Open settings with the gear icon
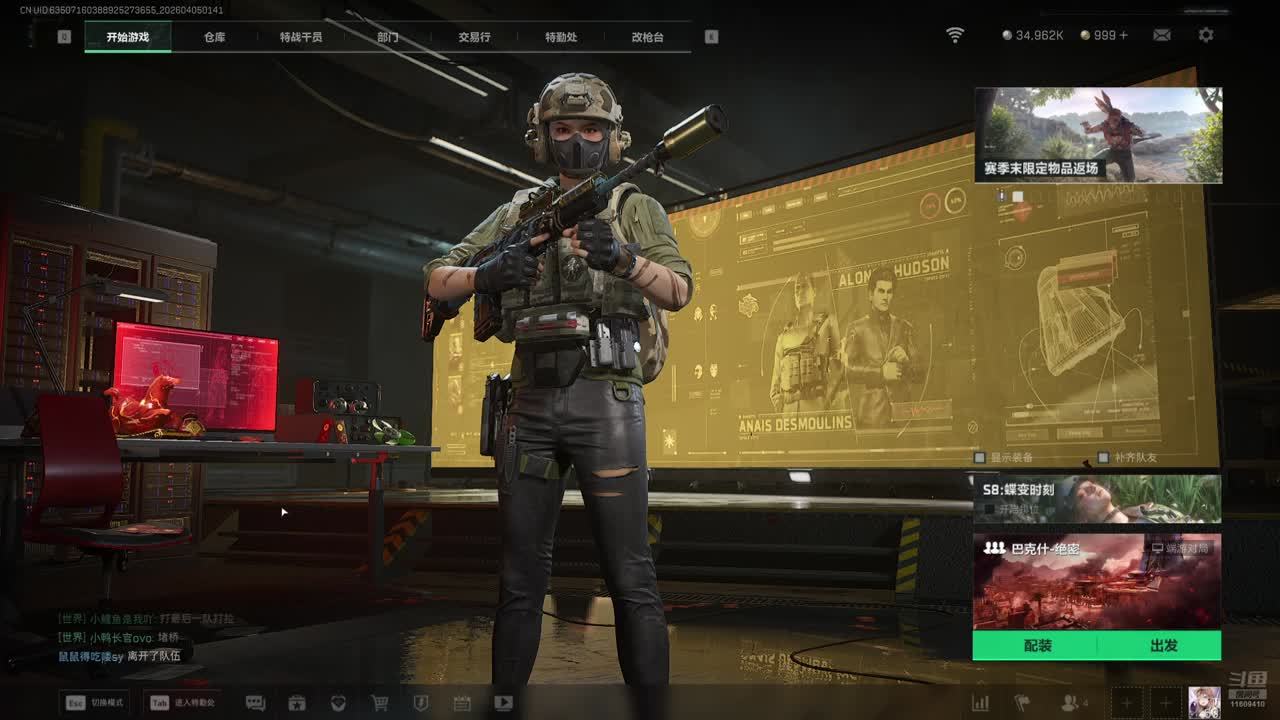The image size is (1280, 720). coord(1206,35)
